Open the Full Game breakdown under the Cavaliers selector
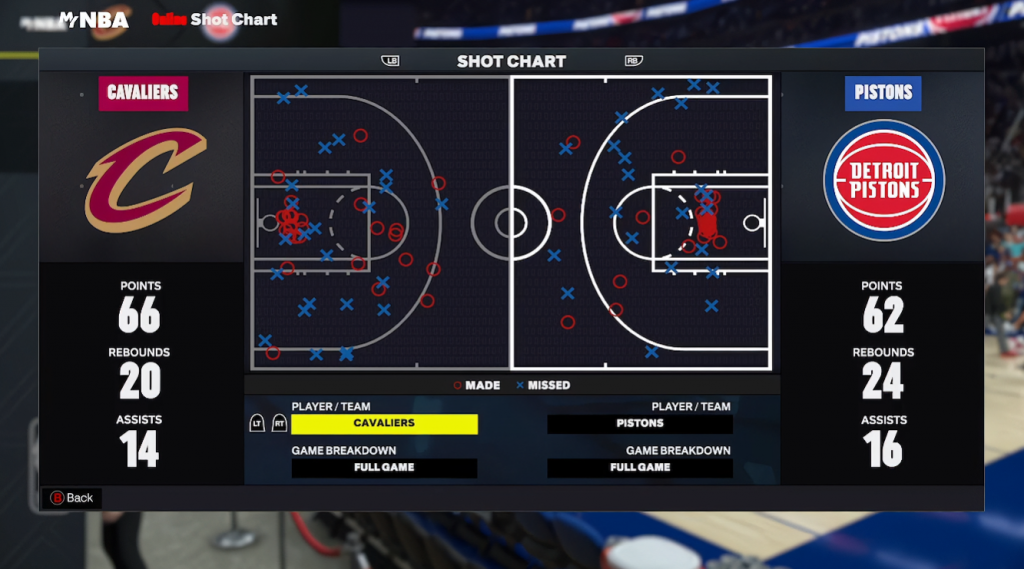The width and height of the screenshot is (1024, 569). (x=384, y=468)
